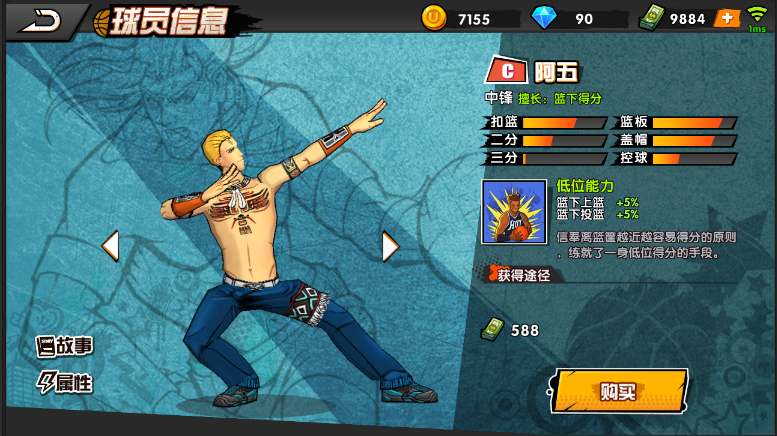
Task: Show the previous player with left arrow
Action: (110, 245)
